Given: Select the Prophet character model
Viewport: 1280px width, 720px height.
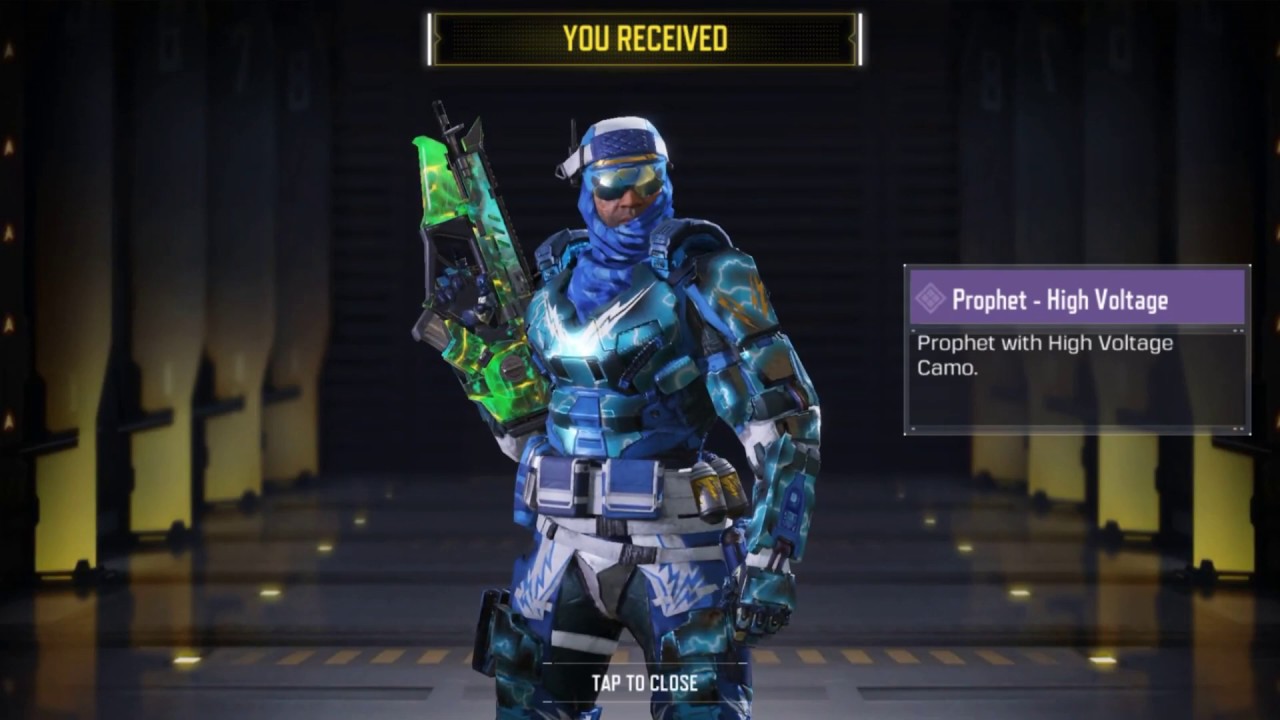Looking at the screenshot, I should coord(620,400).
